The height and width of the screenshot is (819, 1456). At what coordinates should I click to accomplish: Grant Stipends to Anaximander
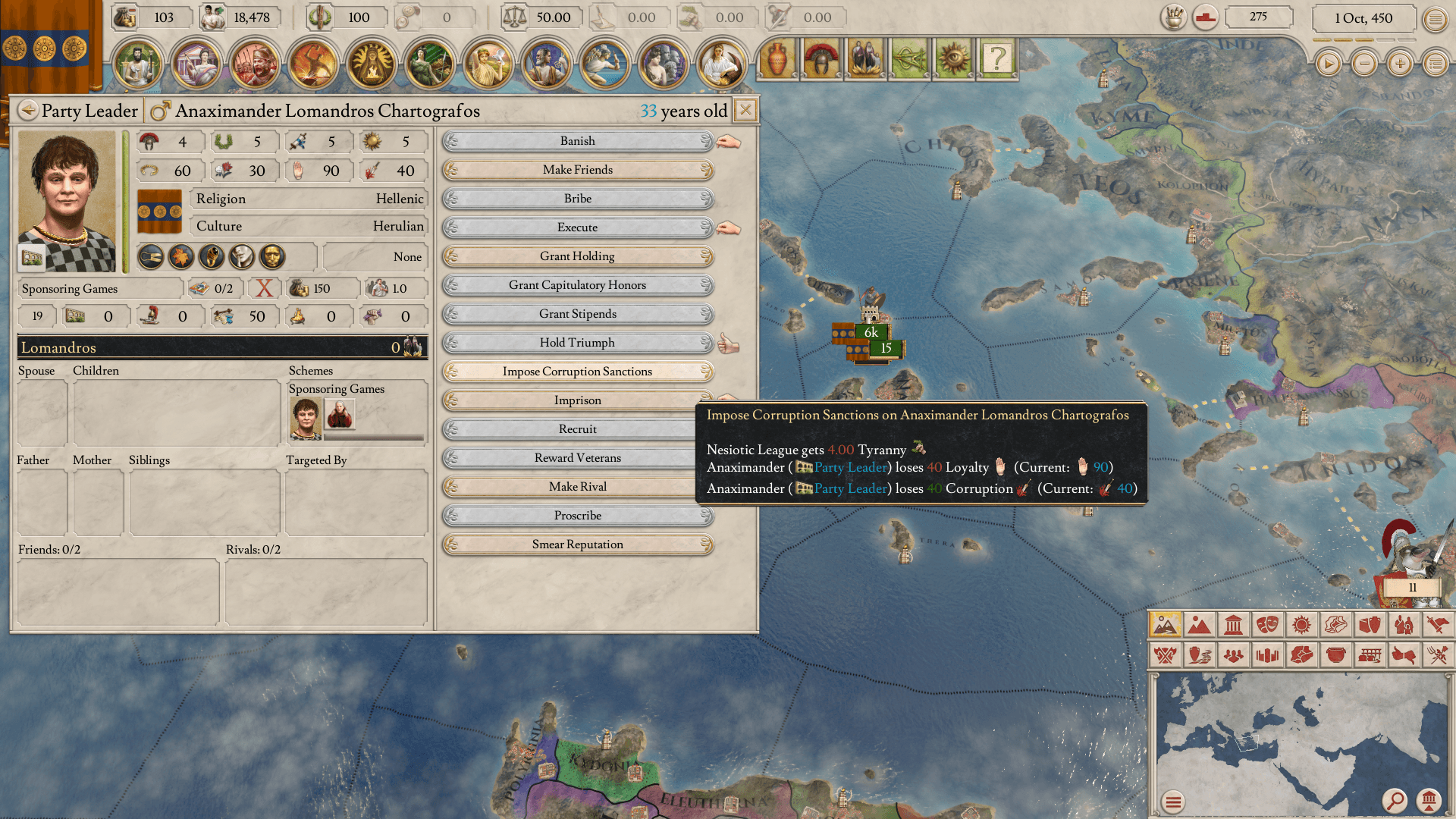(x=577, y=314)
